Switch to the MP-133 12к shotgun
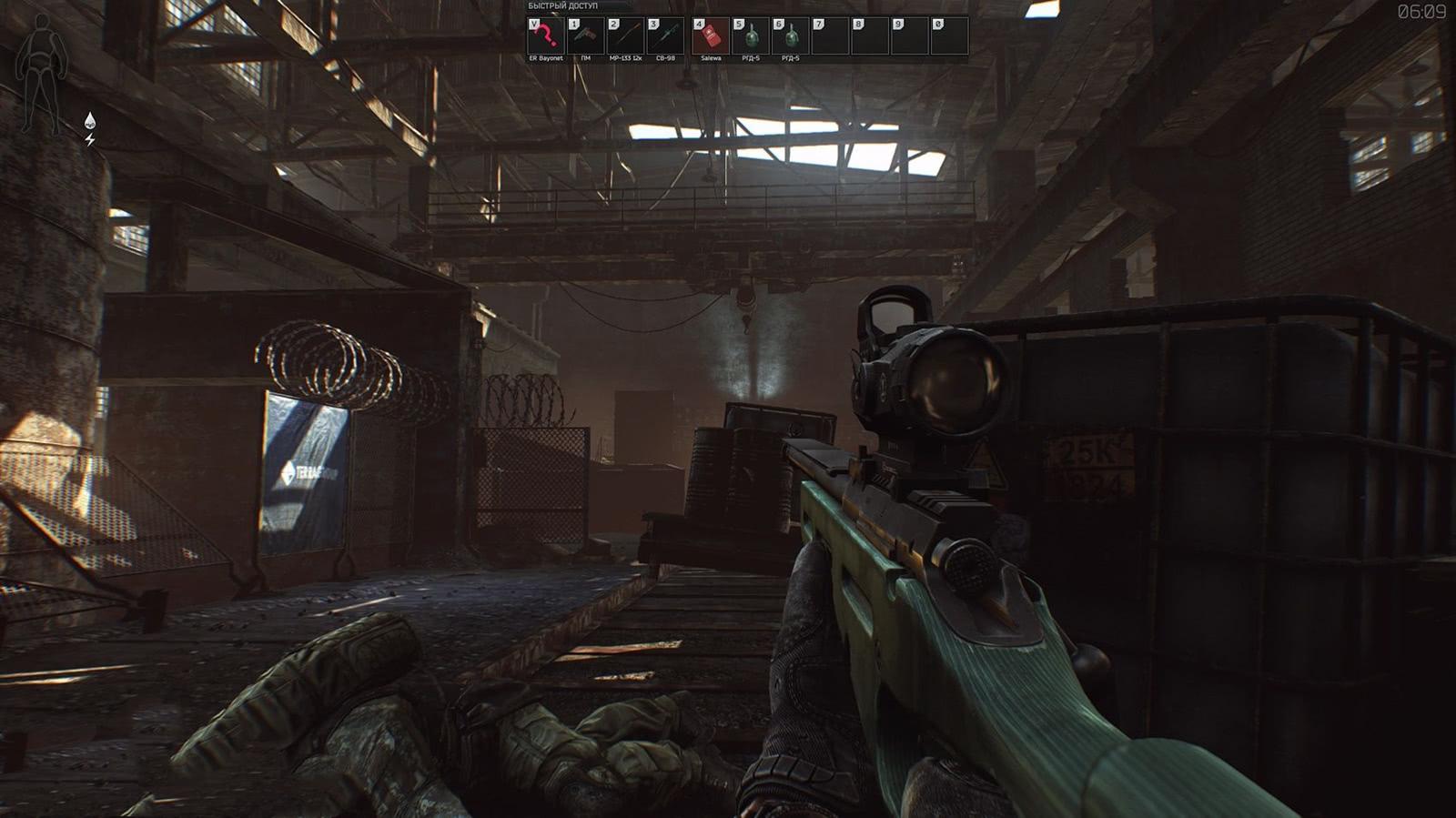 point(625,36)
